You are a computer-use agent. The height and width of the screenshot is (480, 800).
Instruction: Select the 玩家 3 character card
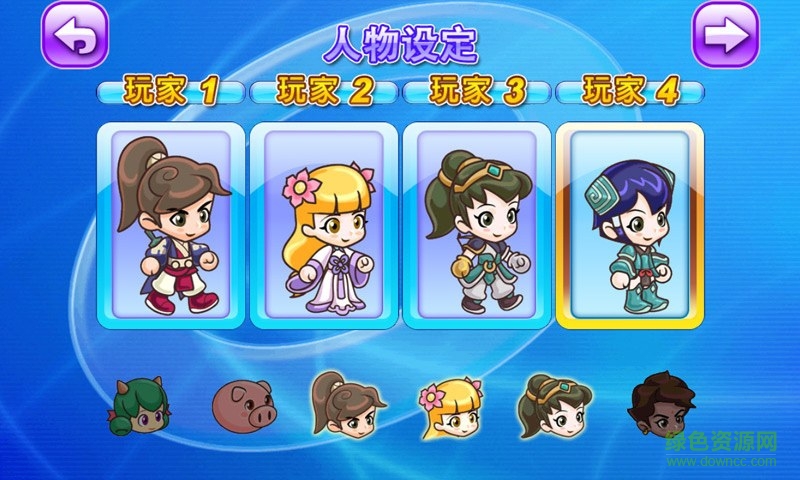pos(476,225)
